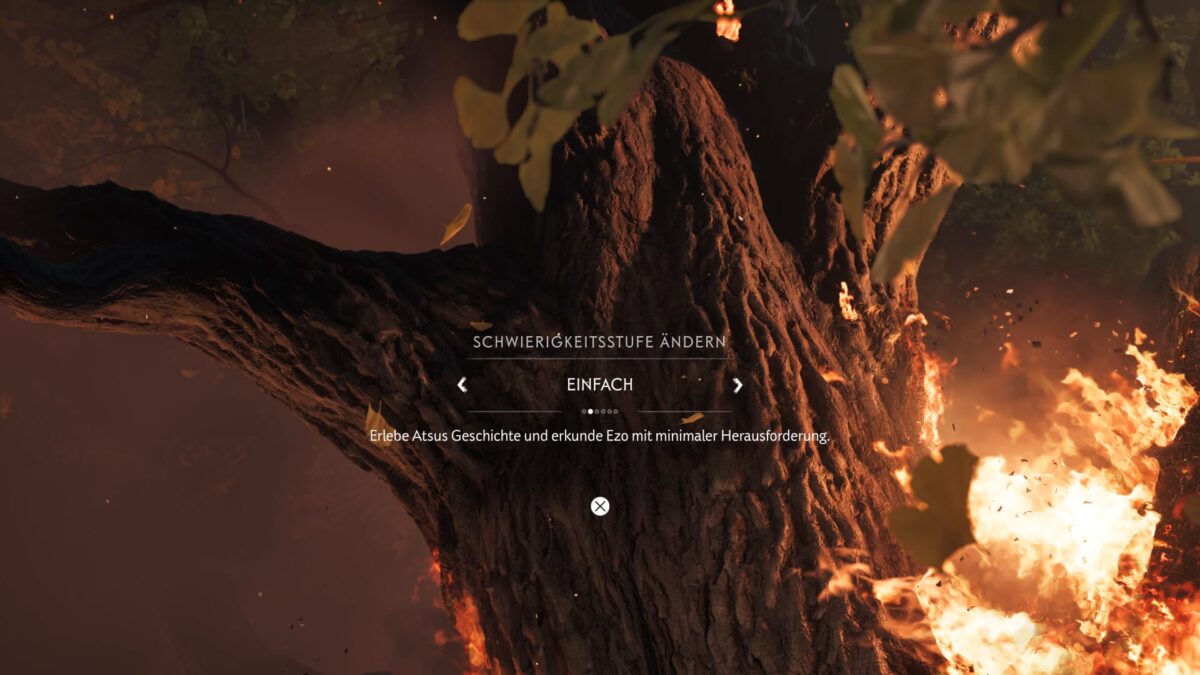Select the previous difficulty with left arrow

[462, 385]
